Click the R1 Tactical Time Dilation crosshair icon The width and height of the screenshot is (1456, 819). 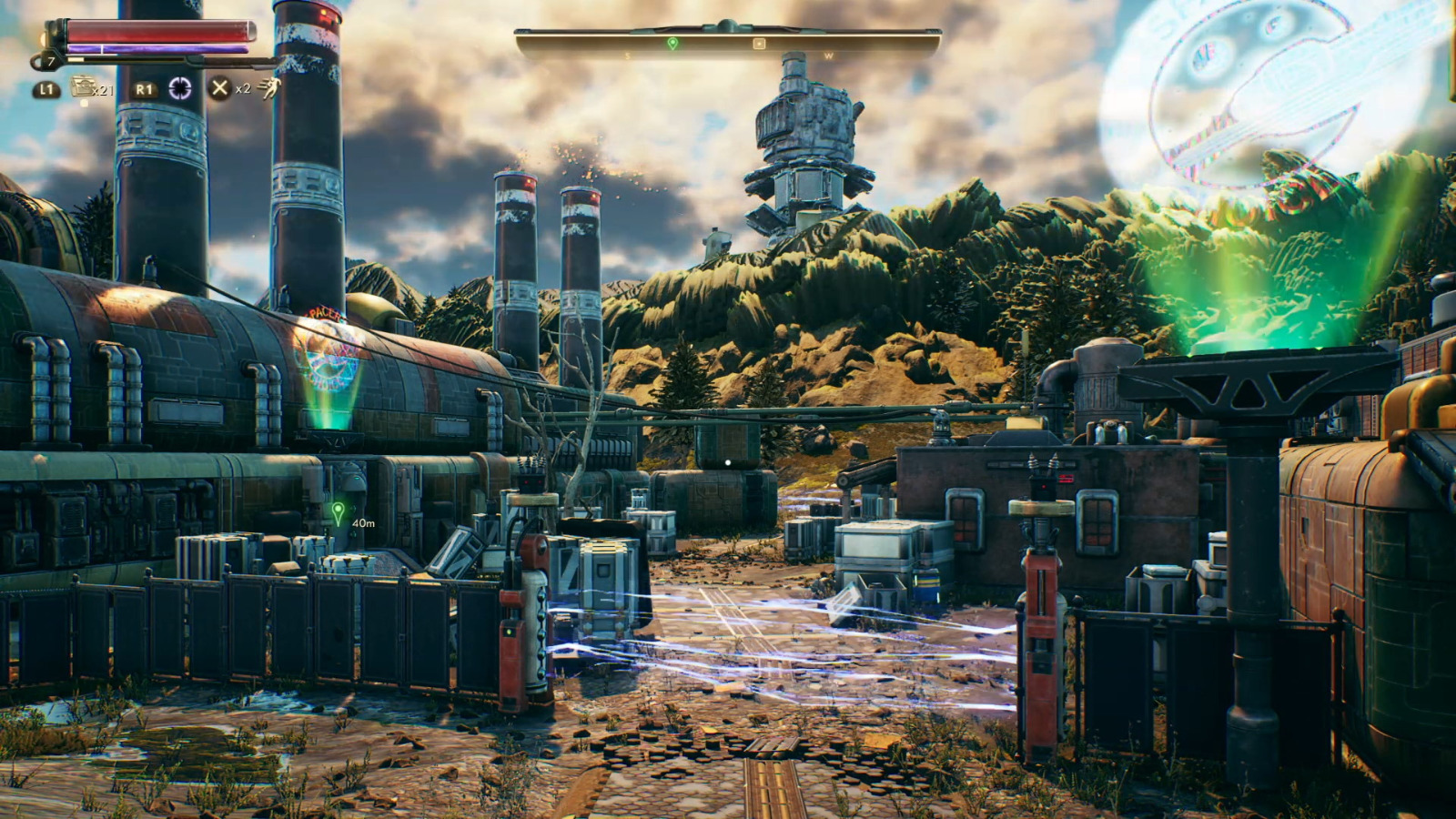click(x=181, y=87)
